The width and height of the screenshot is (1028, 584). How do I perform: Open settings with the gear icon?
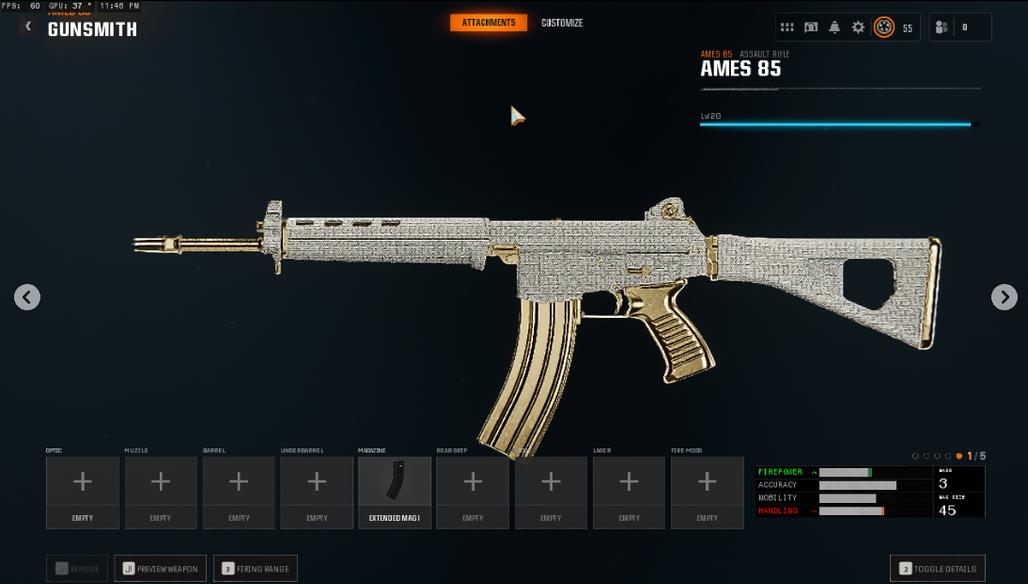click(x=858, y=28)
